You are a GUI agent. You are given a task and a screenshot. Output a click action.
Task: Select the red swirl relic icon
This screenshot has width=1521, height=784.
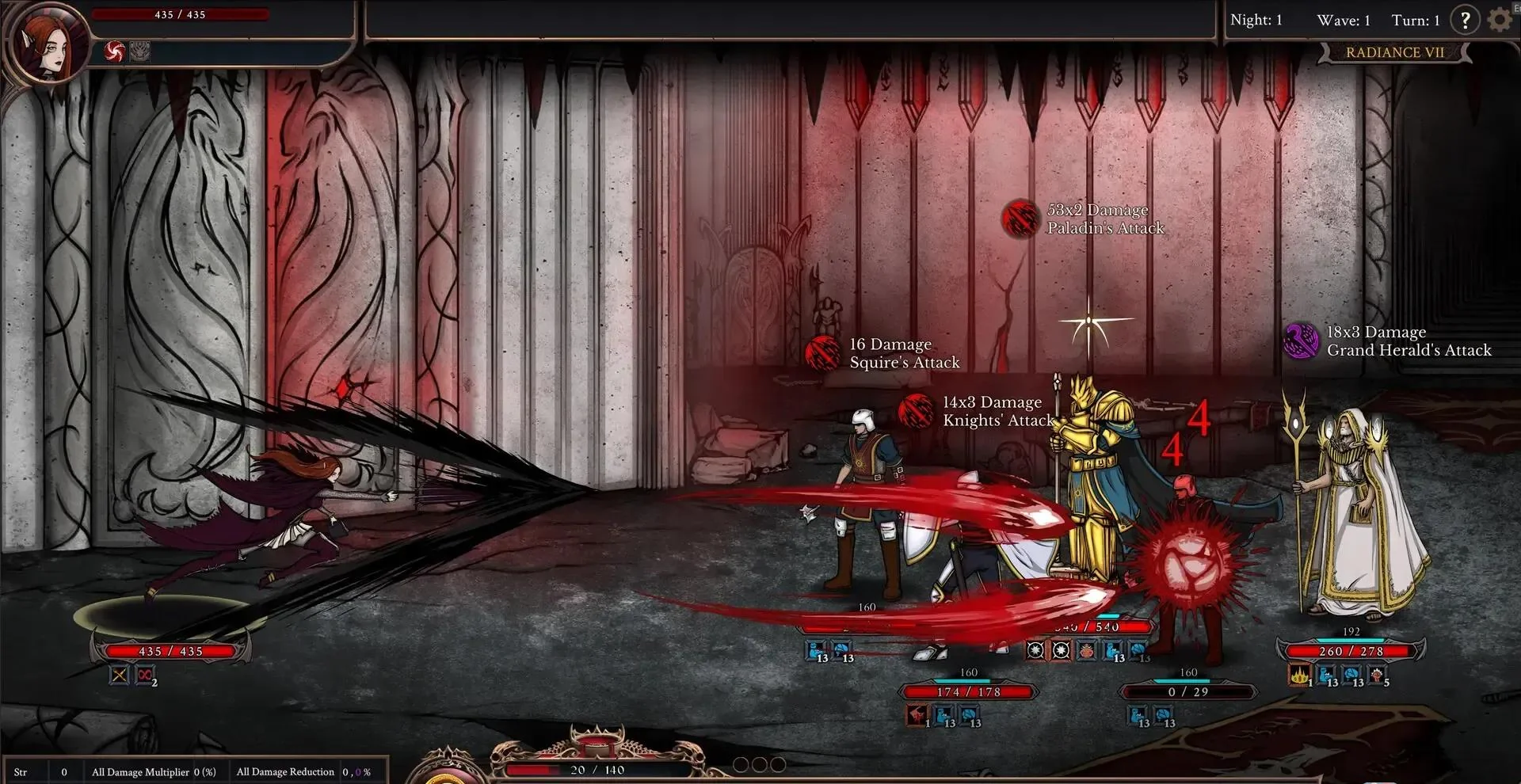pos(116,52)
